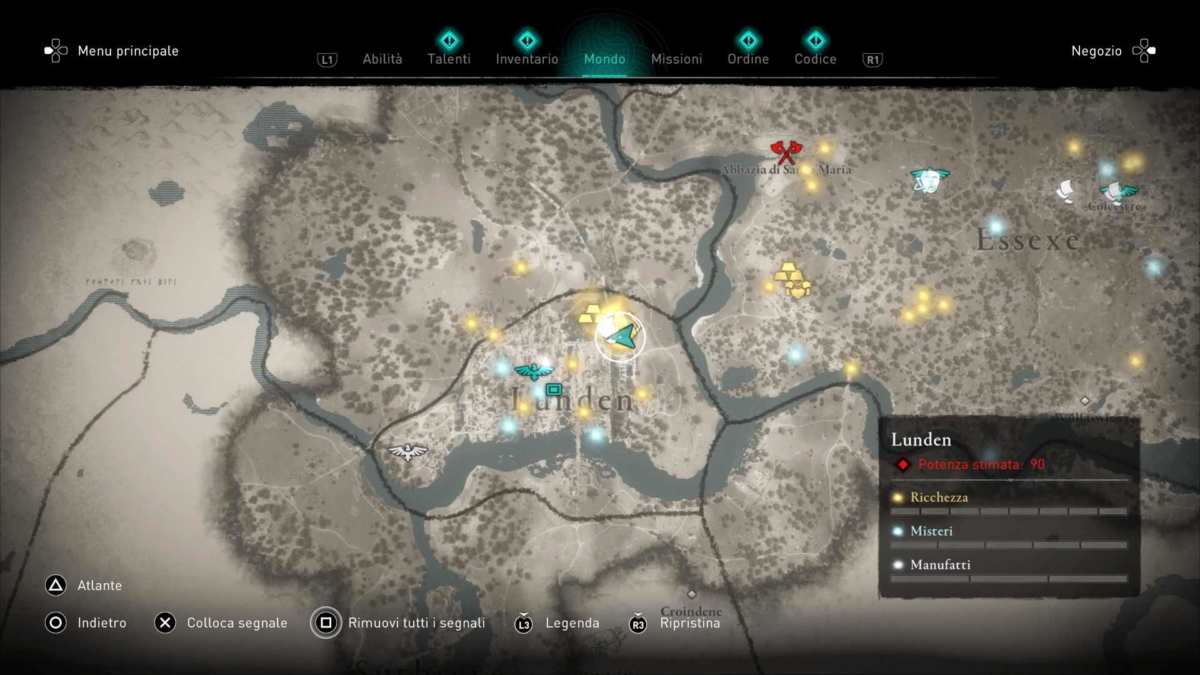Click the player arrow marker on map
This screenshot has height=675, width=1200.
tap(620, 337)
